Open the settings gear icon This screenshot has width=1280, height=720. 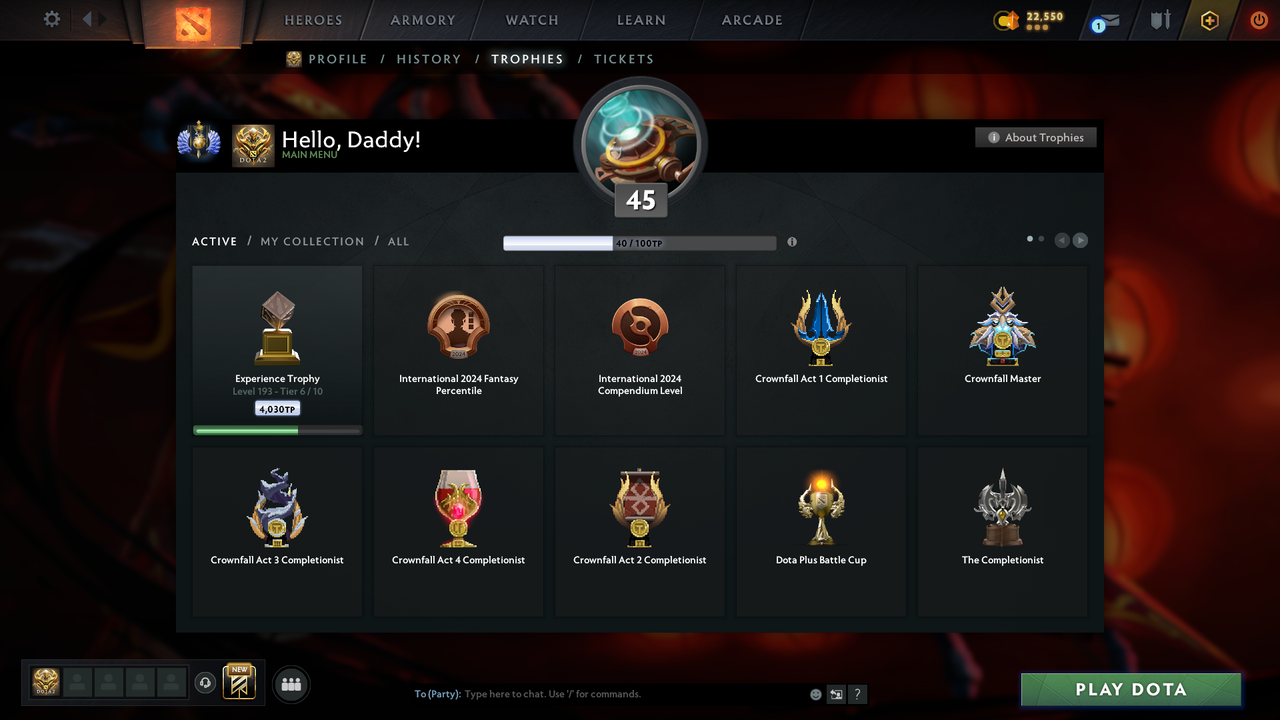click(x=51, y=19)
